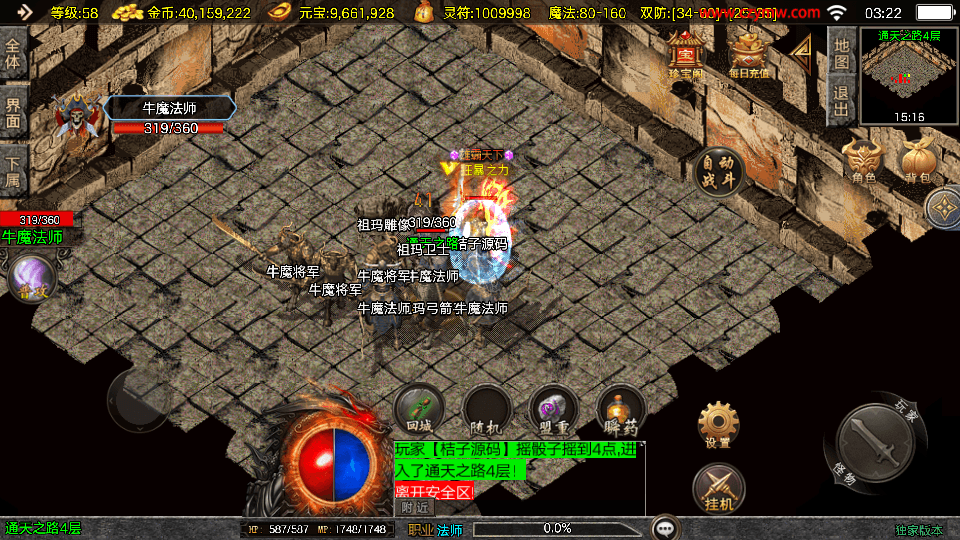Viewport: 960px width, 540px height.
Task: Tap the 退出 exit button
Action: click(842, 101)
